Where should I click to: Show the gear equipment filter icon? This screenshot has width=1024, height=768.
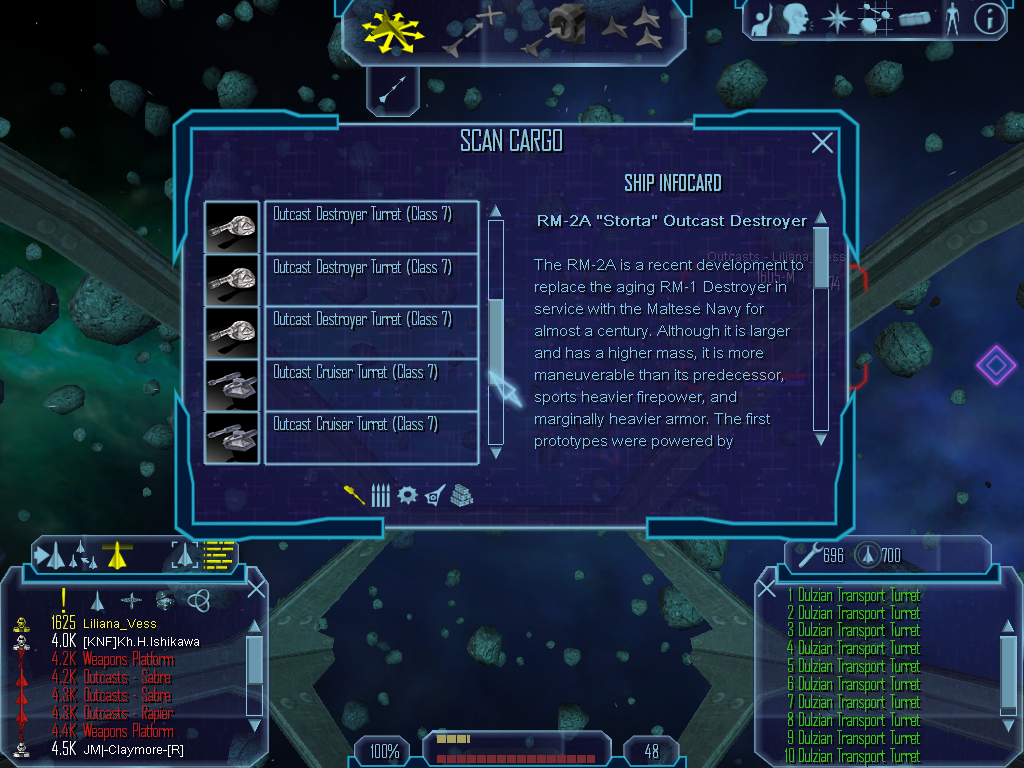(x=407, y=495)
